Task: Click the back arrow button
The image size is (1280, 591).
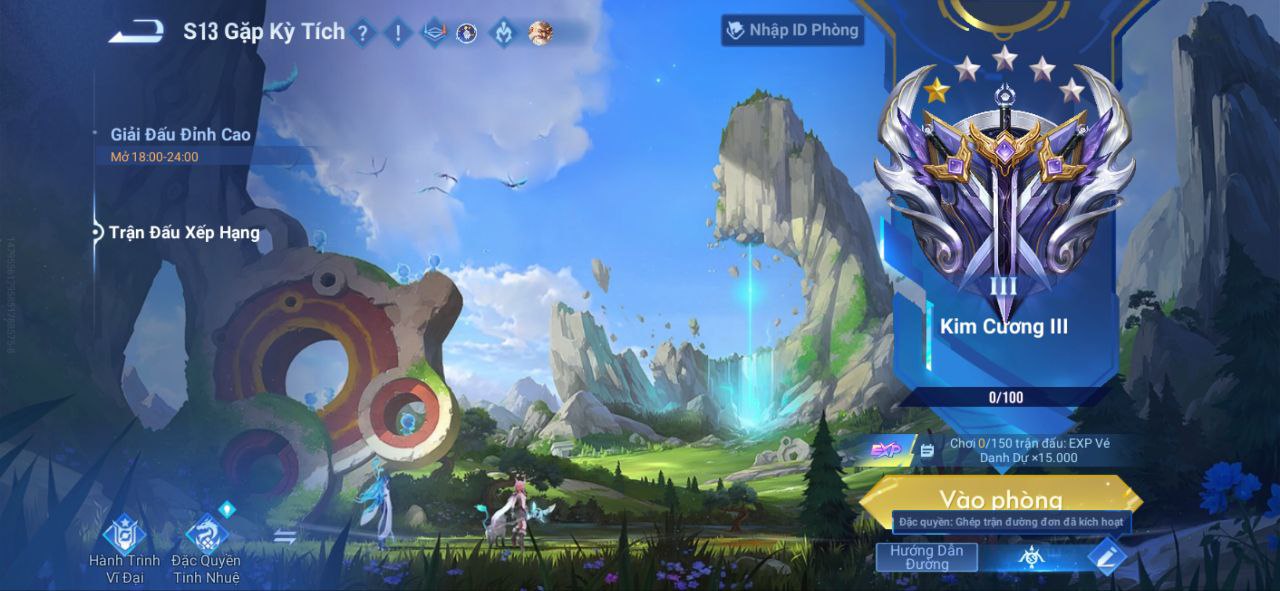Action: [x=136, y=32]
